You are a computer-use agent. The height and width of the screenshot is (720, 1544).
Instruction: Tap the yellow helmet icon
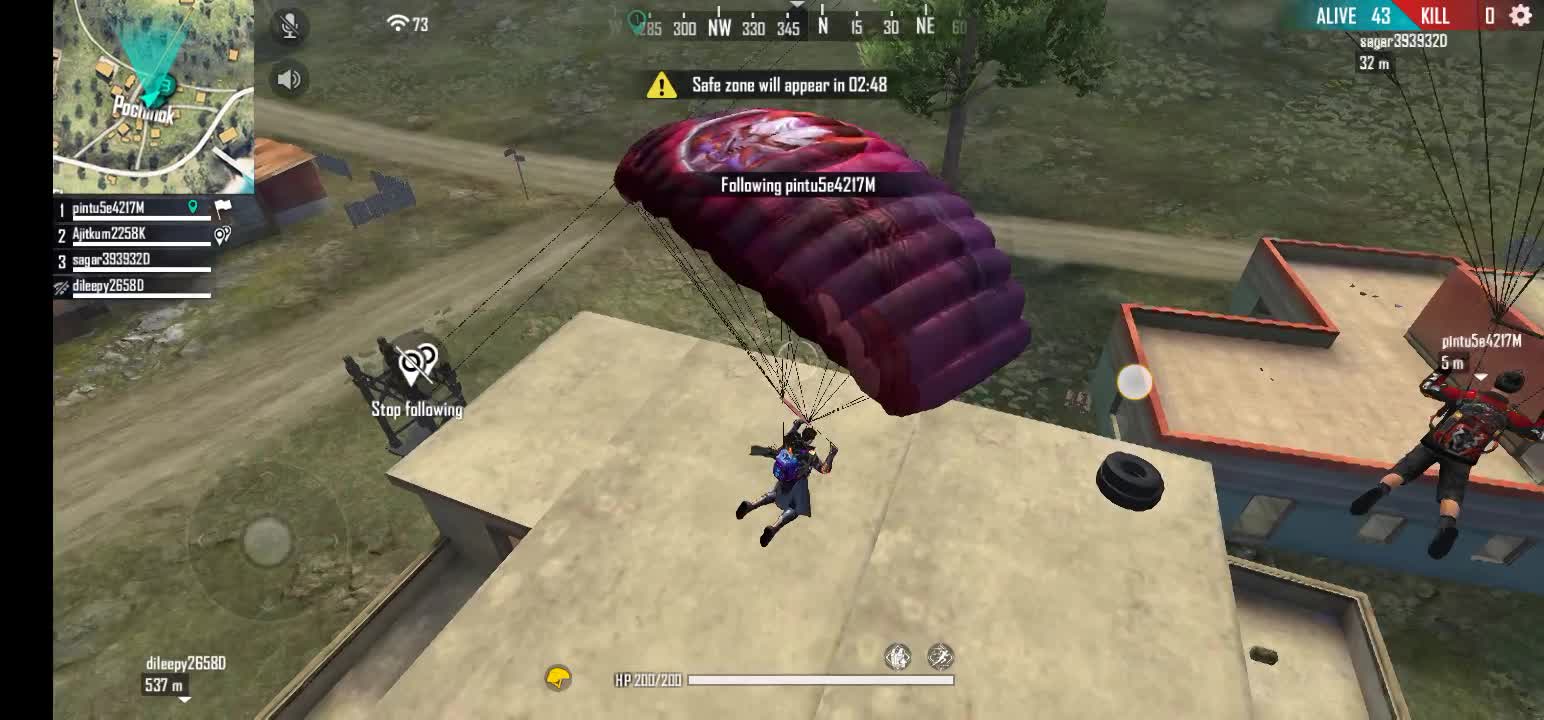point(558,679)
